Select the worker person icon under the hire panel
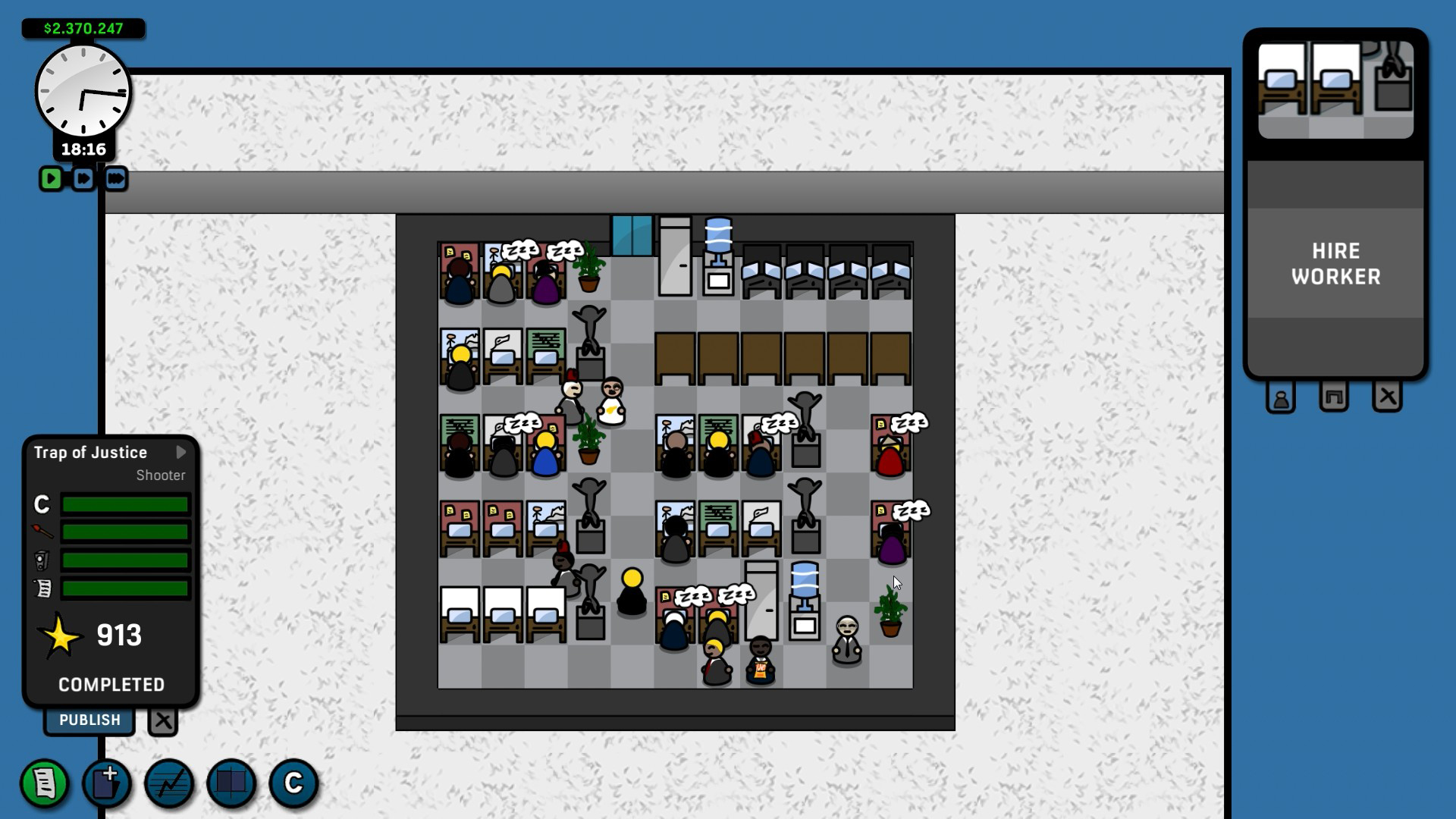This screenshot has width=1456, height=819. coord(1282,396)
